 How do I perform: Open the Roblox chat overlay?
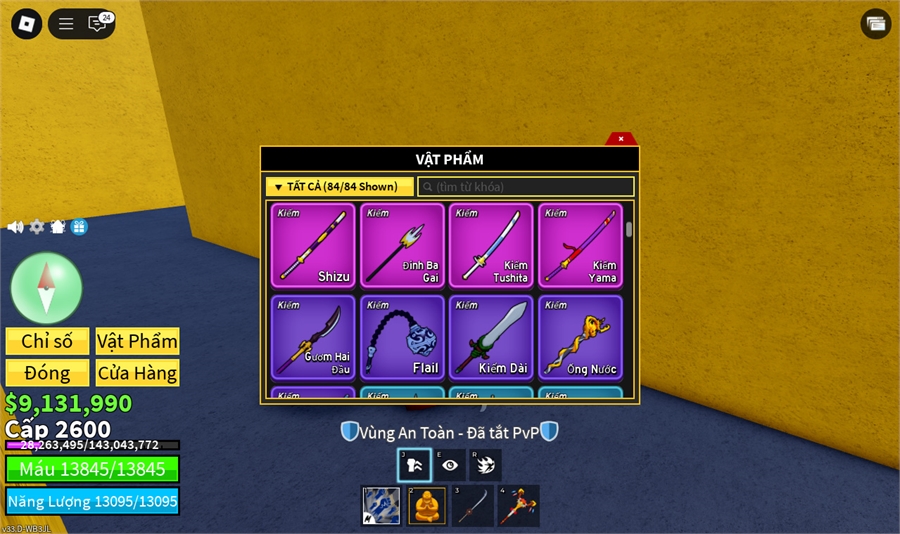97,24
